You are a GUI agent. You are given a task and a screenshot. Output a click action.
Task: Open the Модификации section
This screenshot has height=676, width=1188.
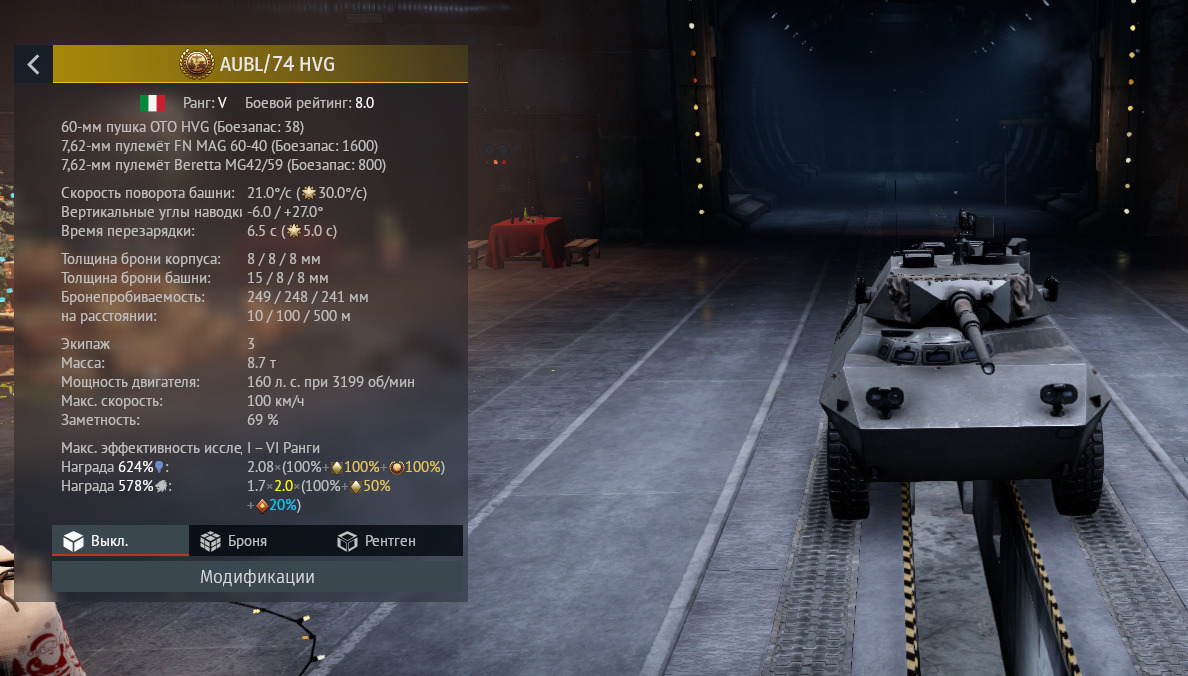click(258, 577)
